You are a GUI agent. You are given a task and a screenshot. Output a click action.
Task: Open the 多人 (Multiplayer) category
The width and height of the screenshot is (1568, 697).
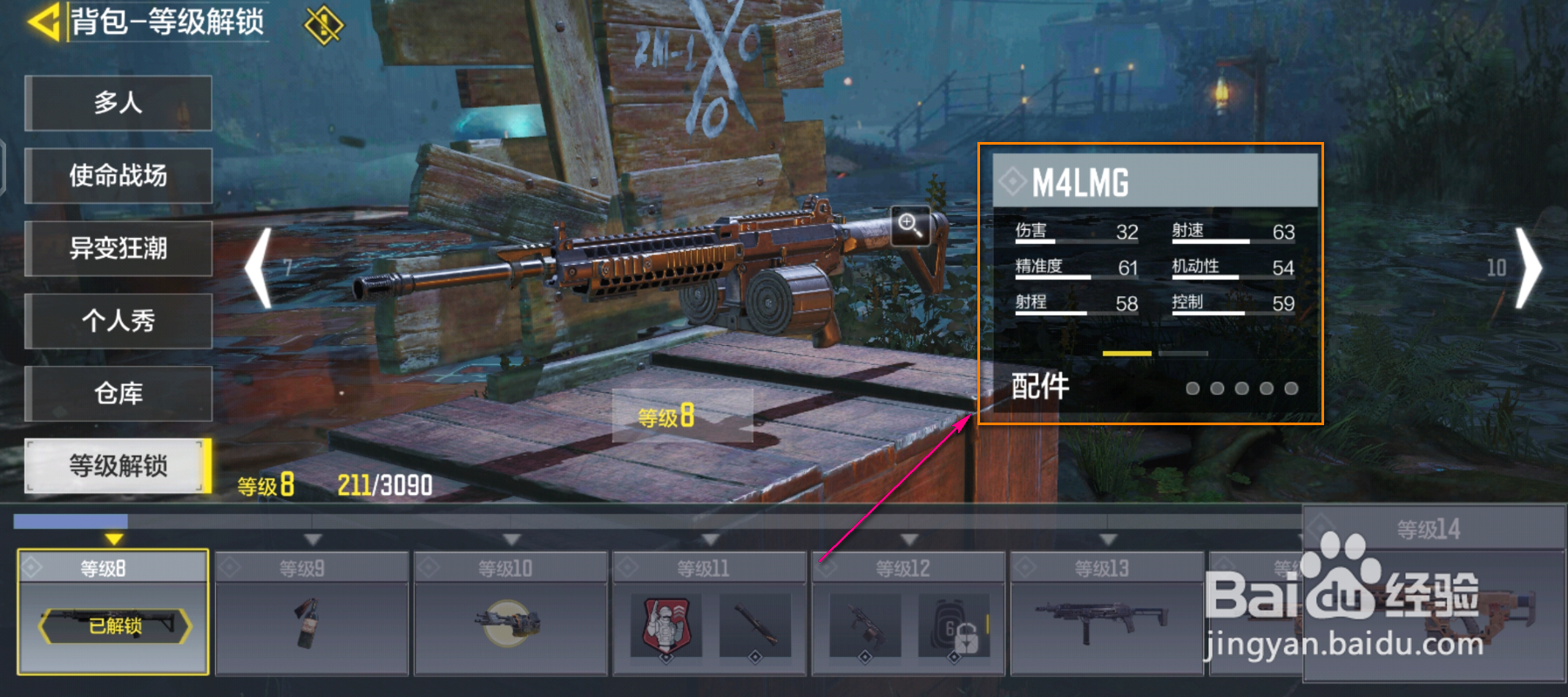pos(118,103)
